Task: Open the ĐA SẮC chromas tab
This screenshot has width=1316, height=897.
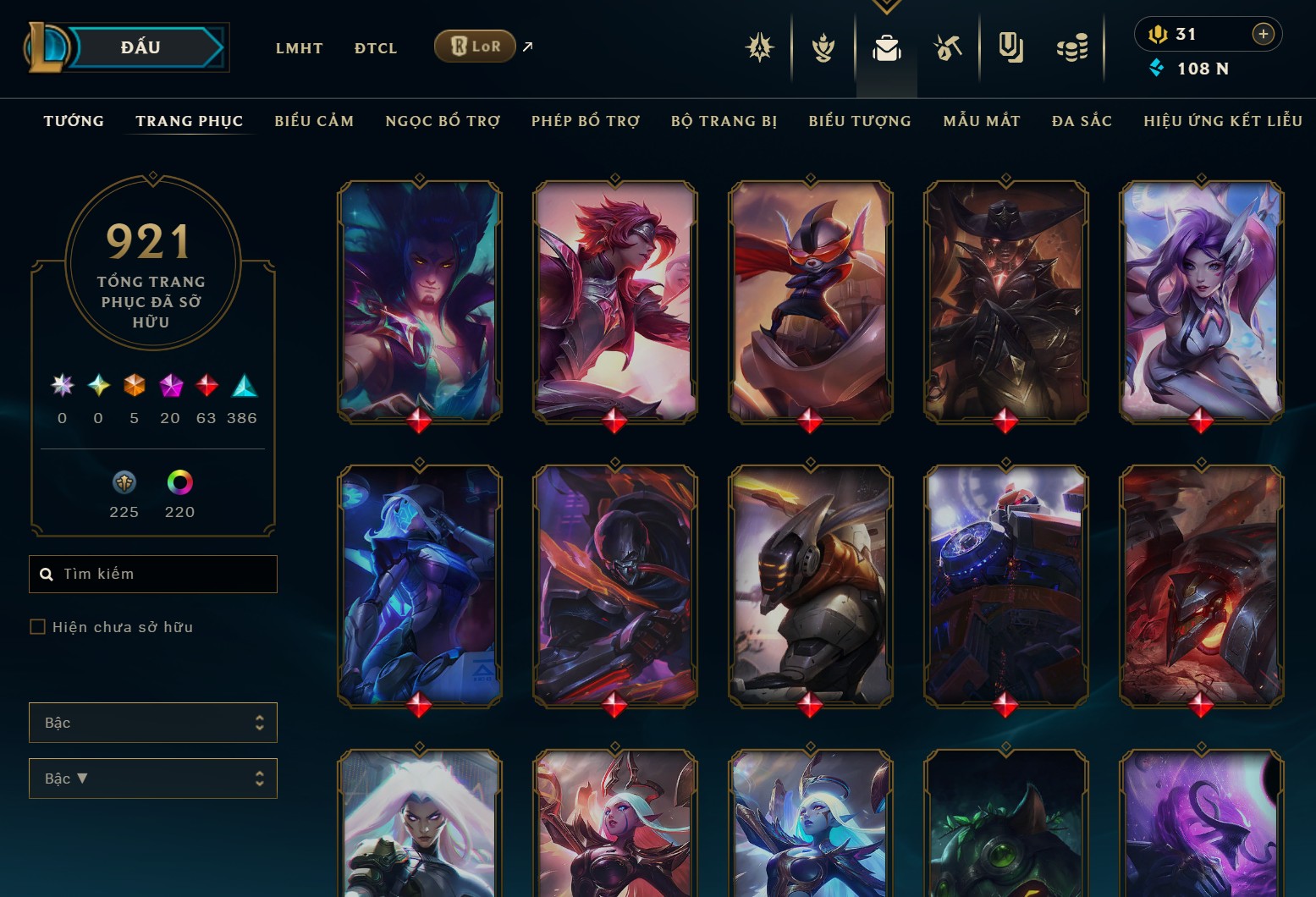Action: [x=1082, y=121]
